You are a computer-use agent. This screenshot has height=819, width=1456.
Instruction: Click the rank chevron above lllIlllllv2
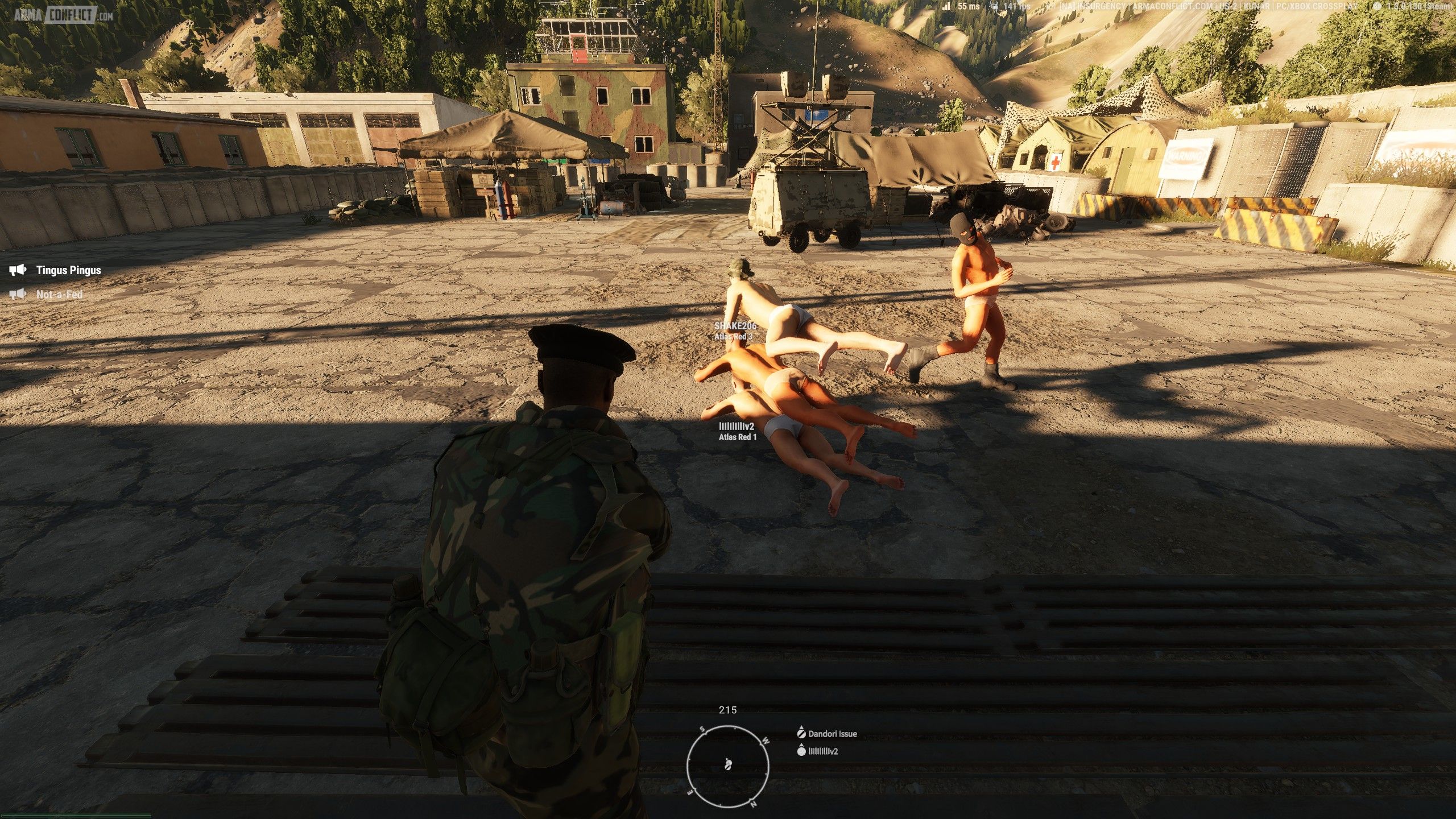pos(801,745)
